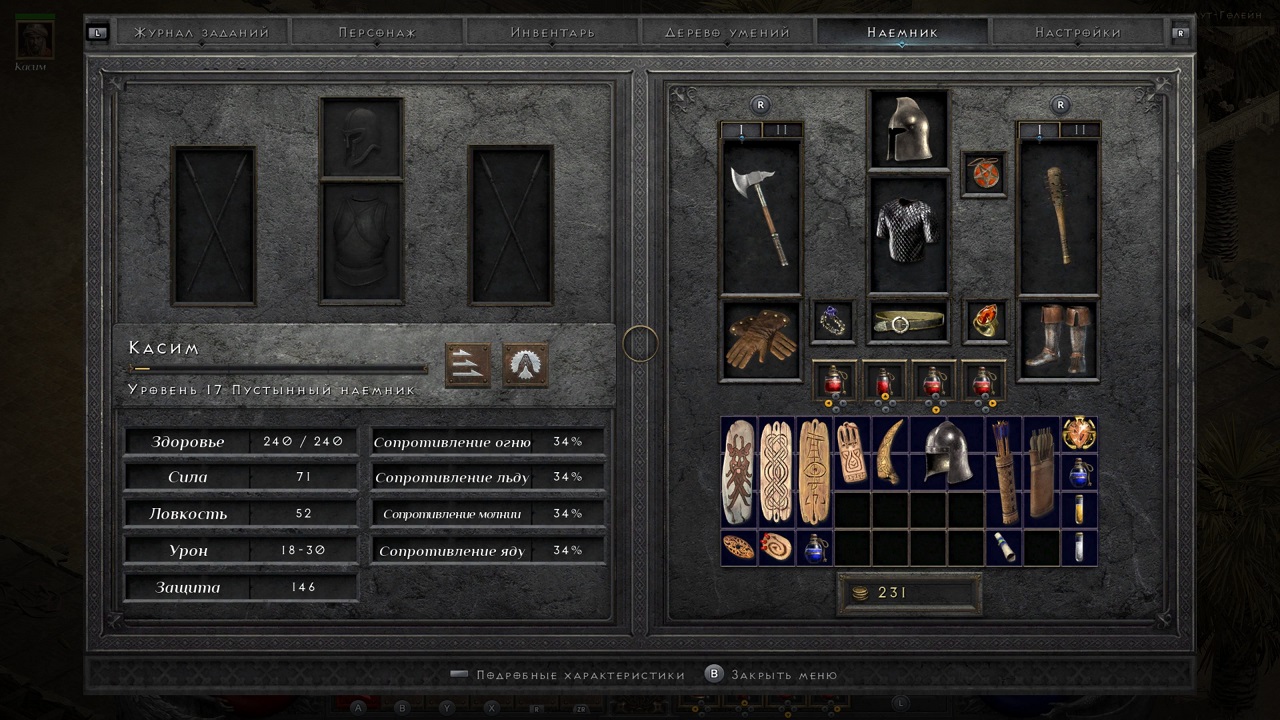Viewport: 1280px width, 720px height.
Task: Select the equipped leather gloves
Action: coord(760,340)
